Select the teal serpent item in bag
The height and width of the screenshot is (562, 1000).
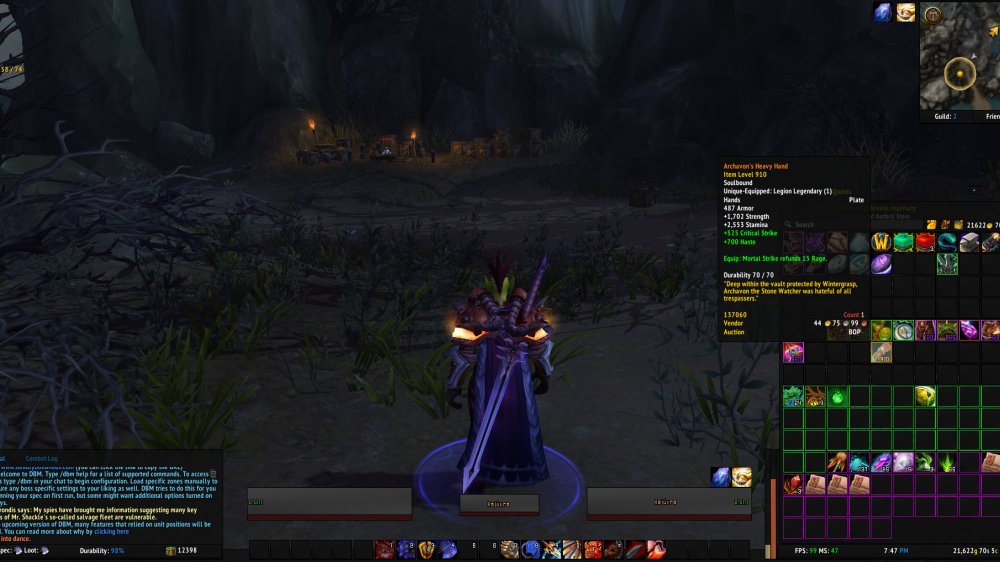pyautogui.click(x=947, y=242)
